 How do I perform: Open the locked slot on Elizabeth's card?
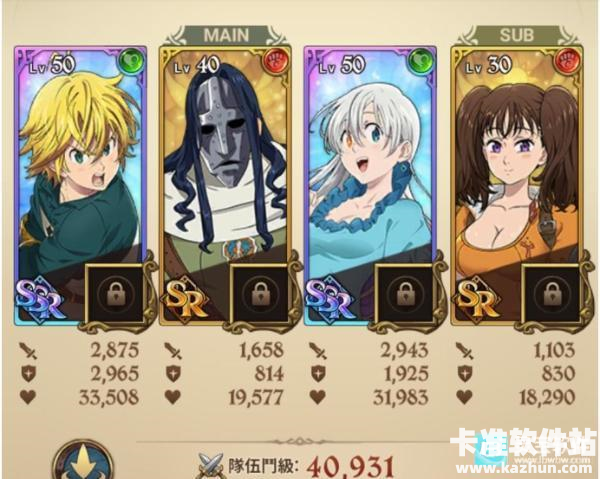click(404, 294)
